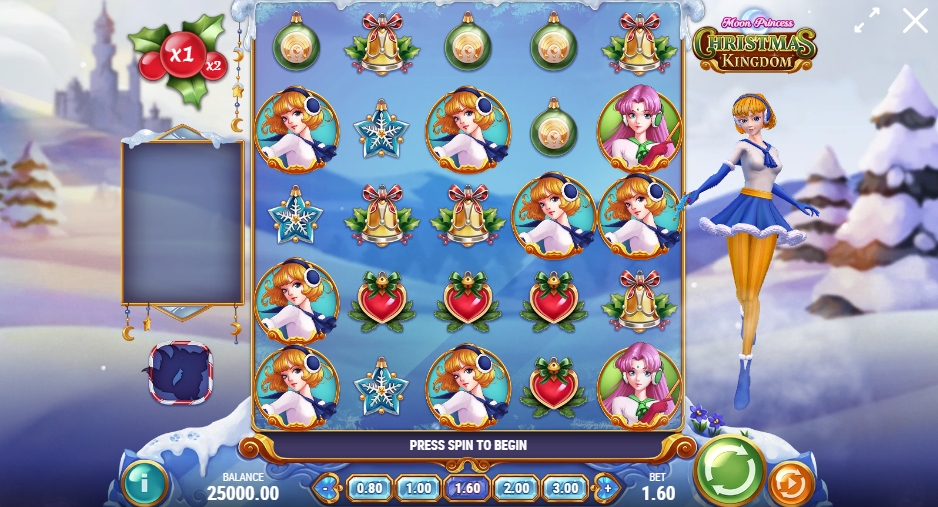Open the info paytable button
Viewport: 938px width, 507px height.
coord(144,483)
